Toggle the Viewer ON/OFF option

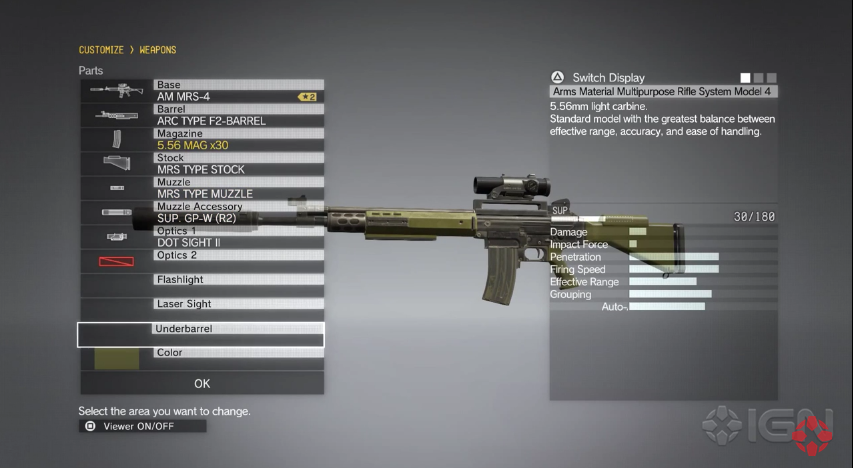(x=142, y=426)
